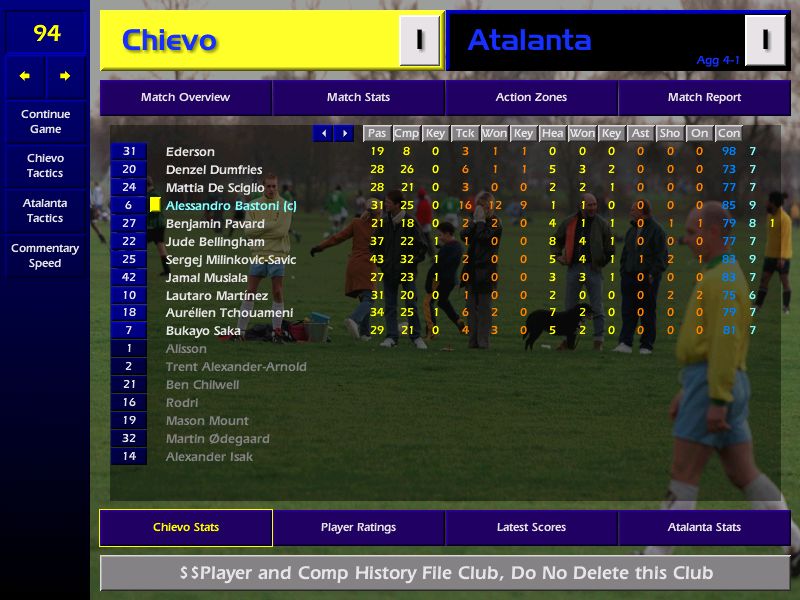Show the Match Stats tab
This screenshot has width=800, height=600.
coord(358,98)
